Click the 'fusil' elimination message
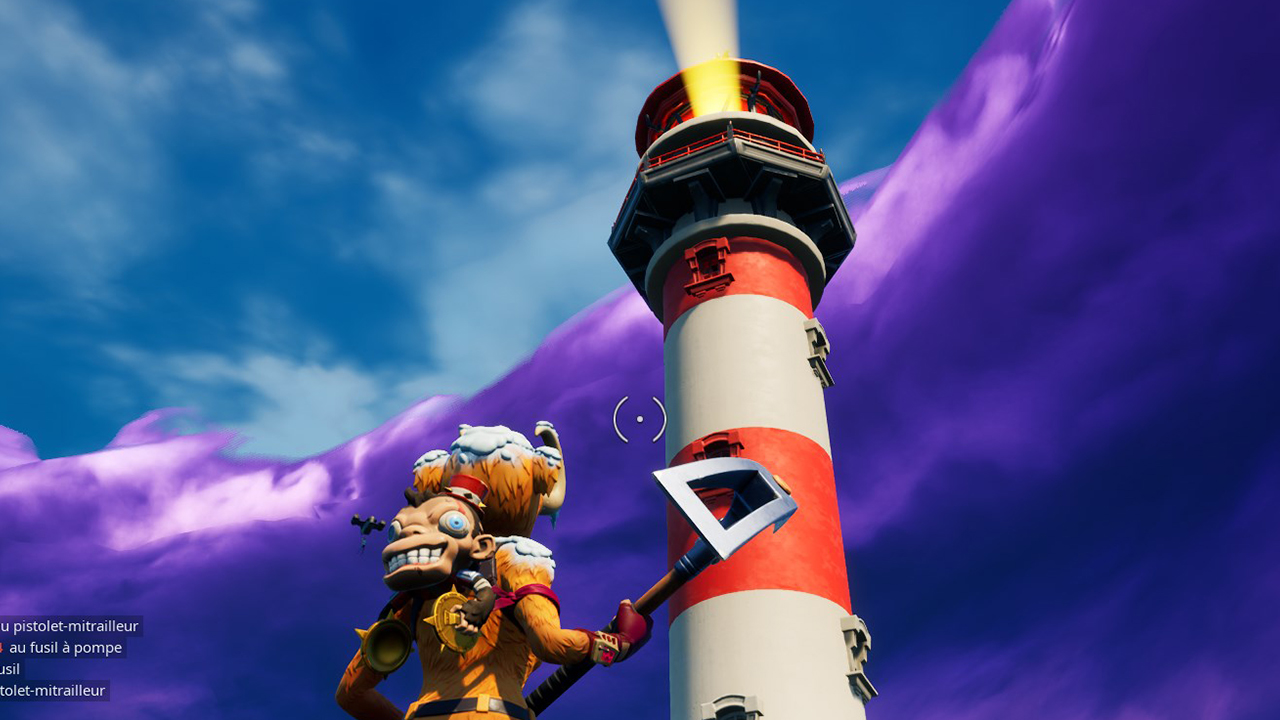This screenshot has height=720, width=1280. (12, 668)
